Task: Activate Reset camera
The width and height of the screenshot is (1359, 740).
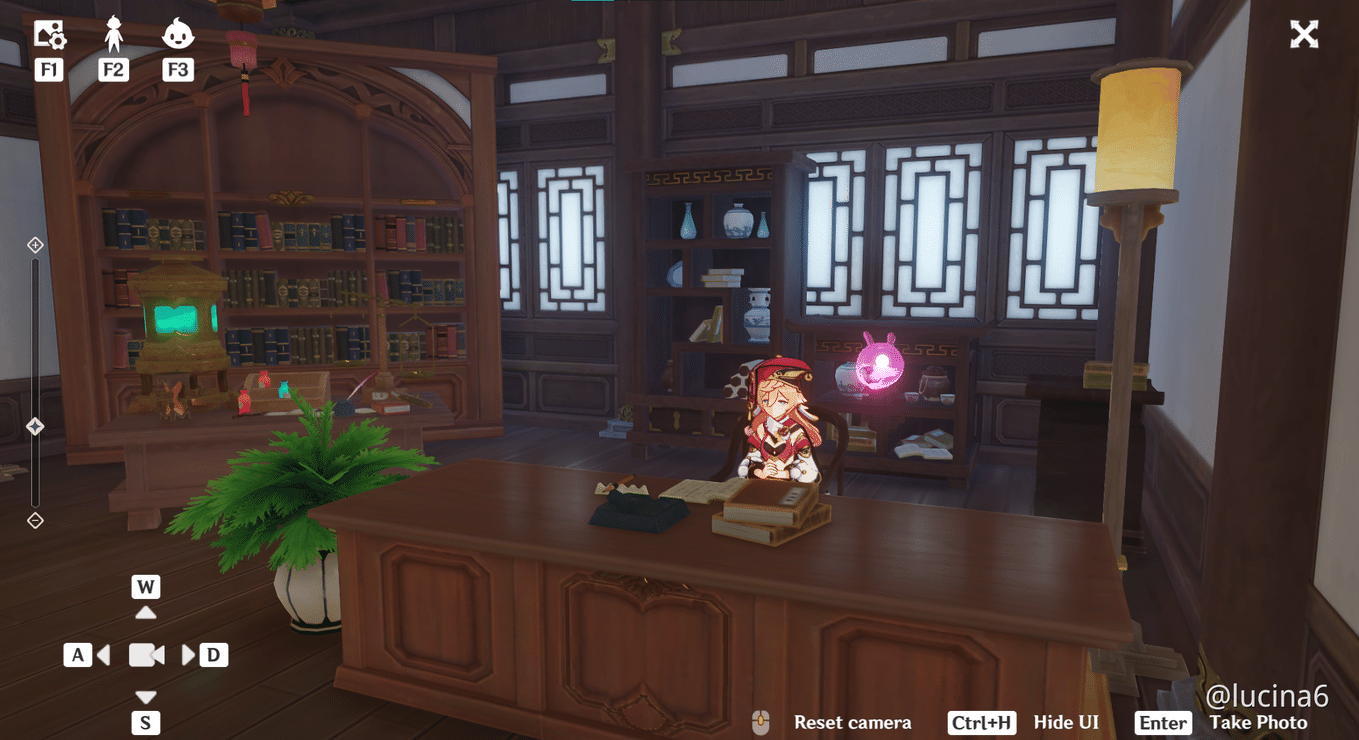Action: tap(852, 722)
